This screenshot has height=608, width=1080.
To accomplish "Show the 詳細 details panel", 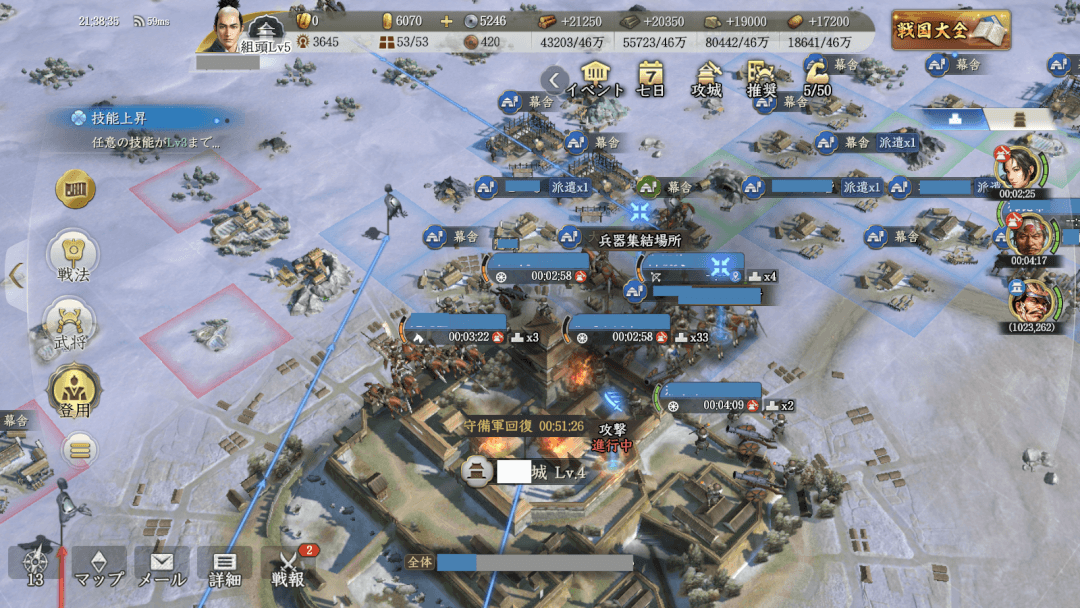I will 225,567.
